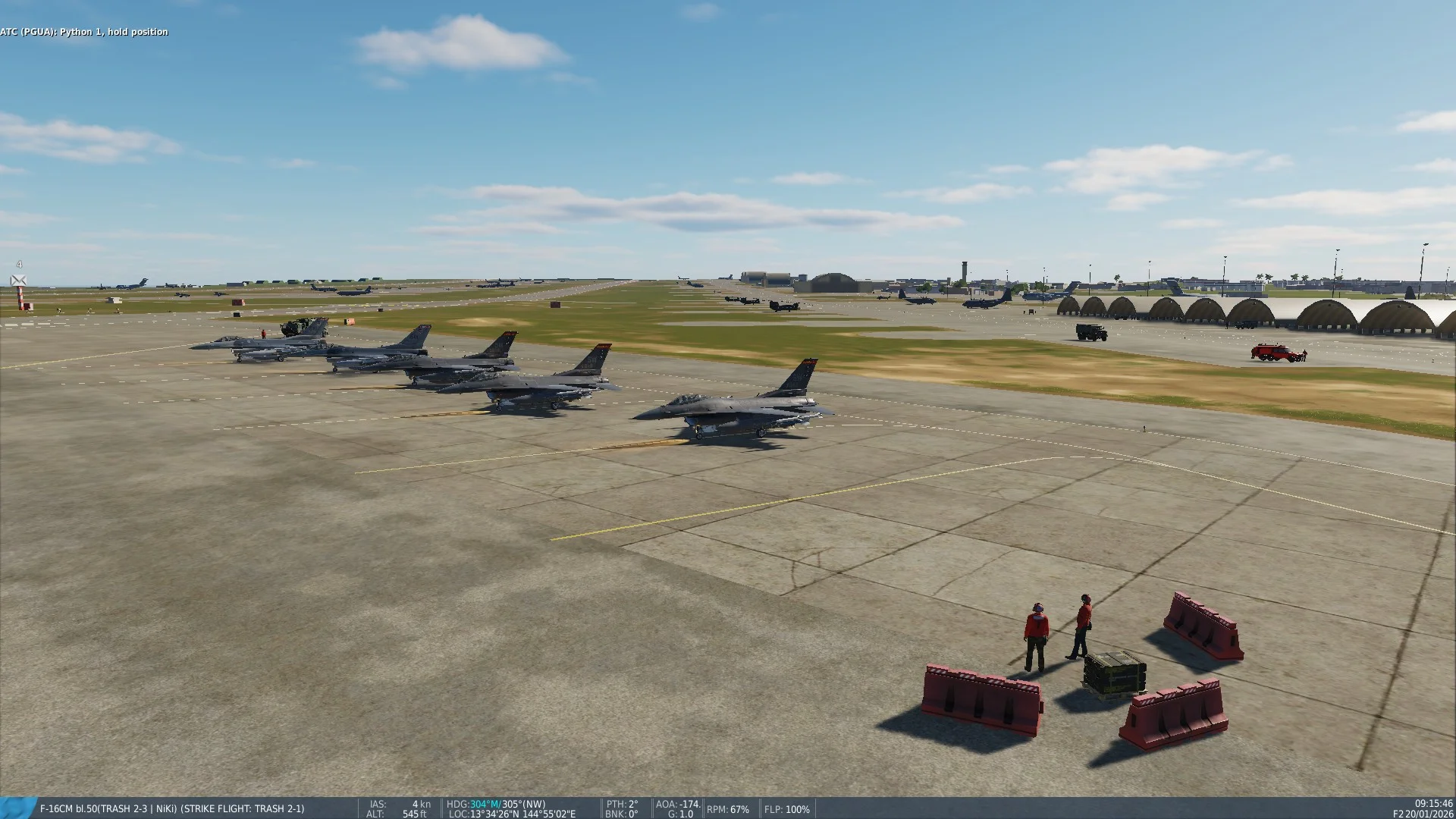
Task: Open the unread messages envelope icon
Action: [19, 281]
